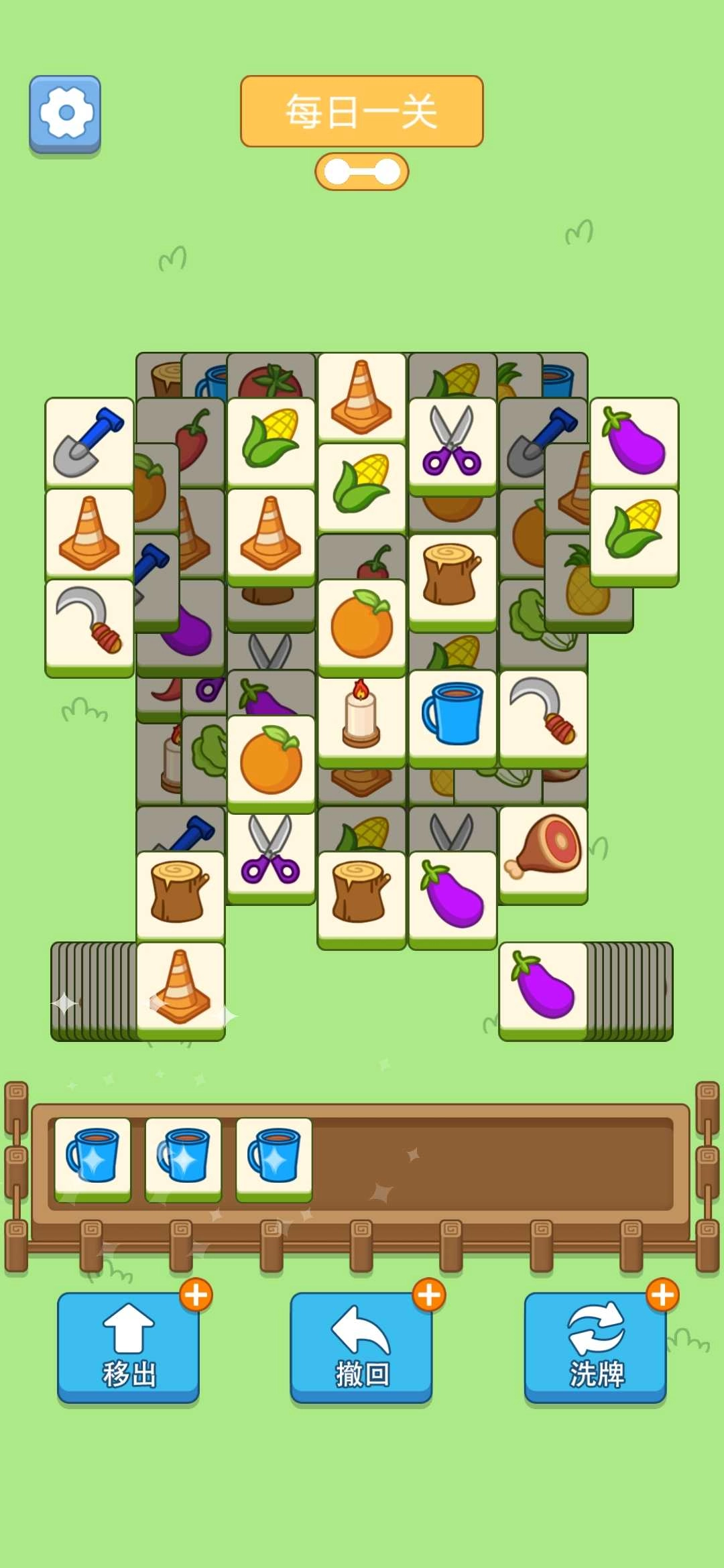Use the 移出 move-out power-up
Viewport: 724px width, 1568px height.
tap(128, 1347)
